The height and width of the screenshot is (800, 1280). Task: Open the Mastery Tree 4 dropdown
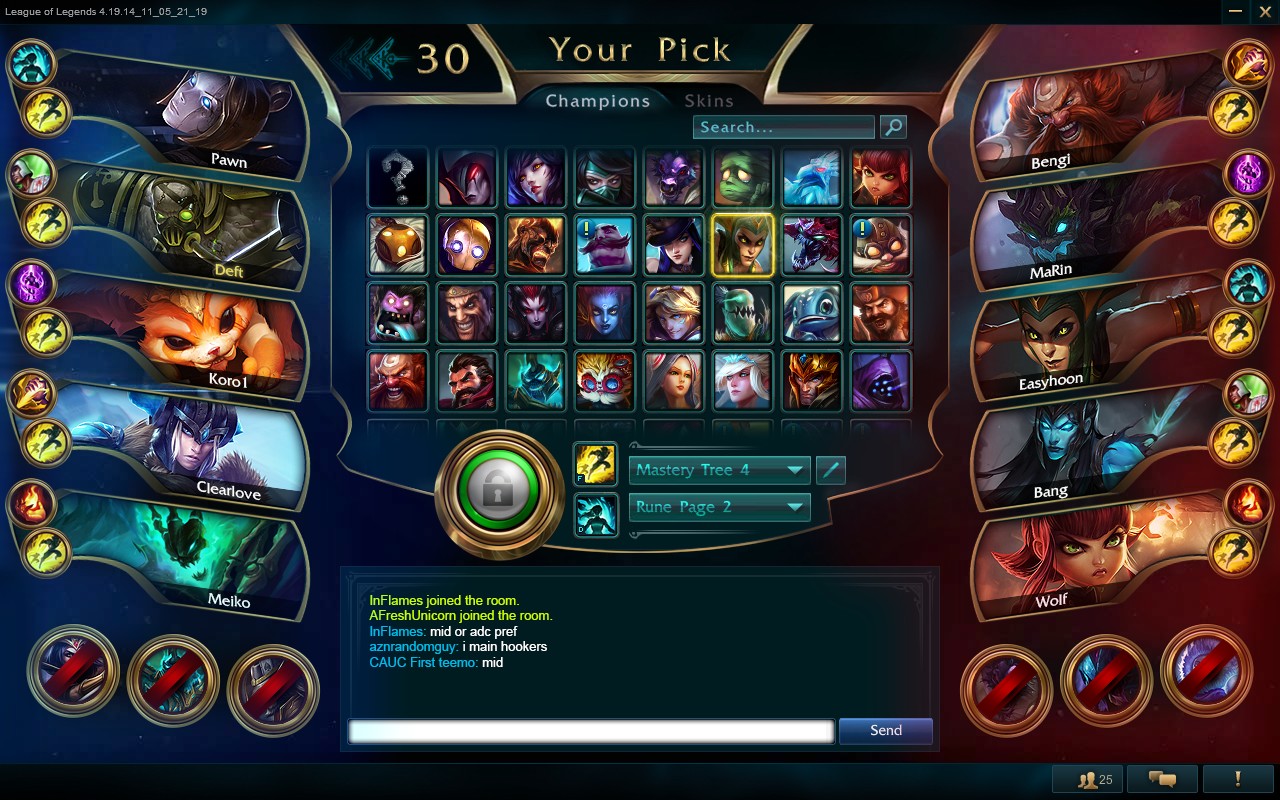(x=719, y=470)
